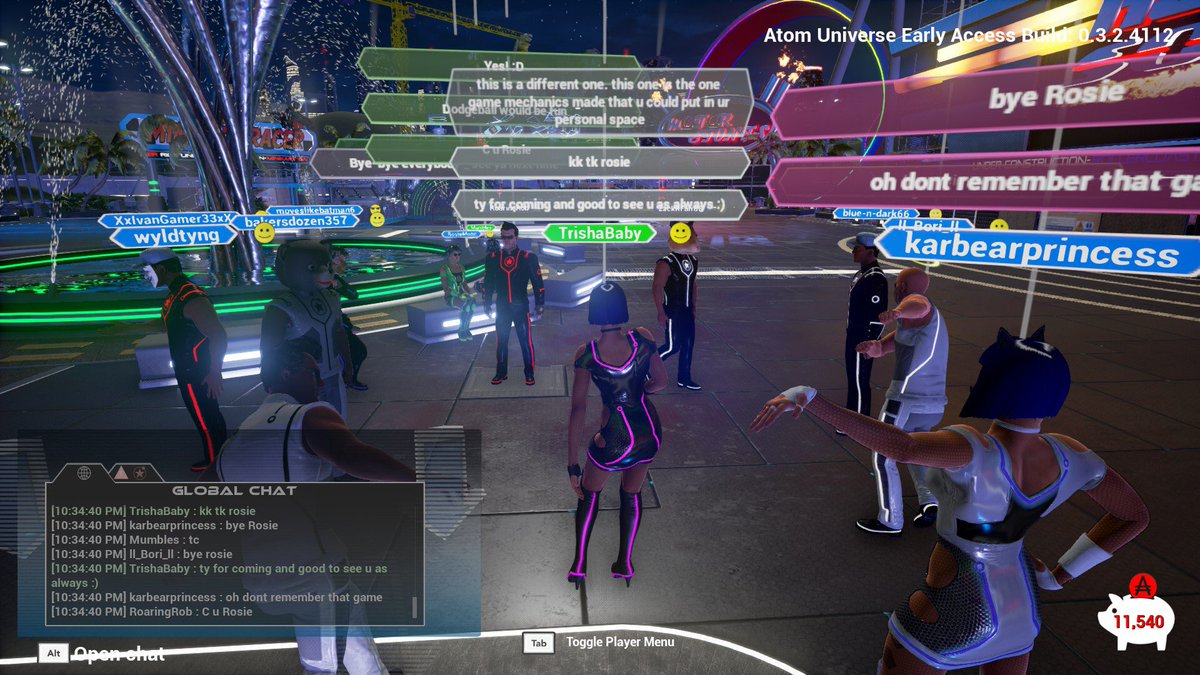This screenshot has width=1200, height=675.
Task: Select the star chat channel tab
Action: [140, 472]
